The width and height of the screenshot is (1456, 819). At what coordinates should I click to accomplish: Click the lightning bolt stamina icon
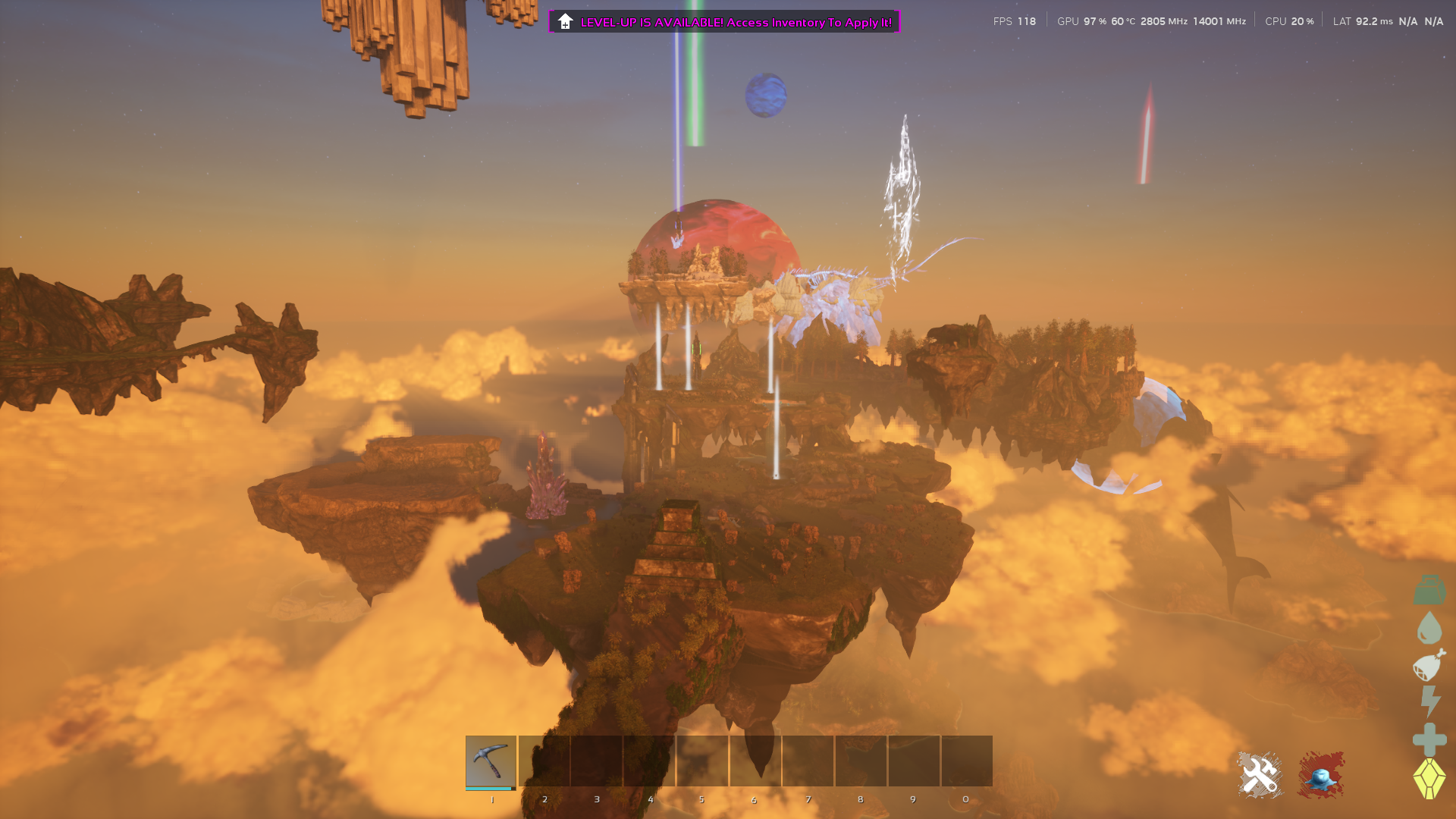pyautogui.click(x=1430, y=701)
